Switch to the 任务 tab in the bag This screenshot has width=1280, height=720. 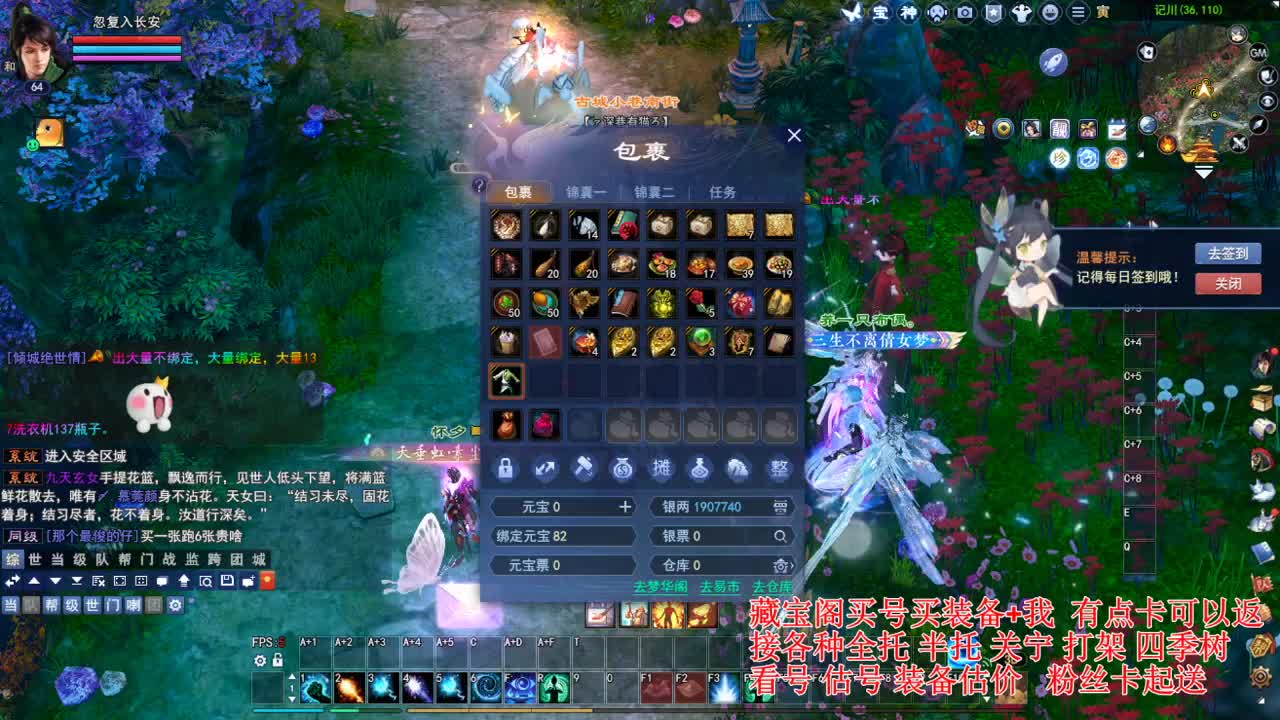(x=722, y=192)
